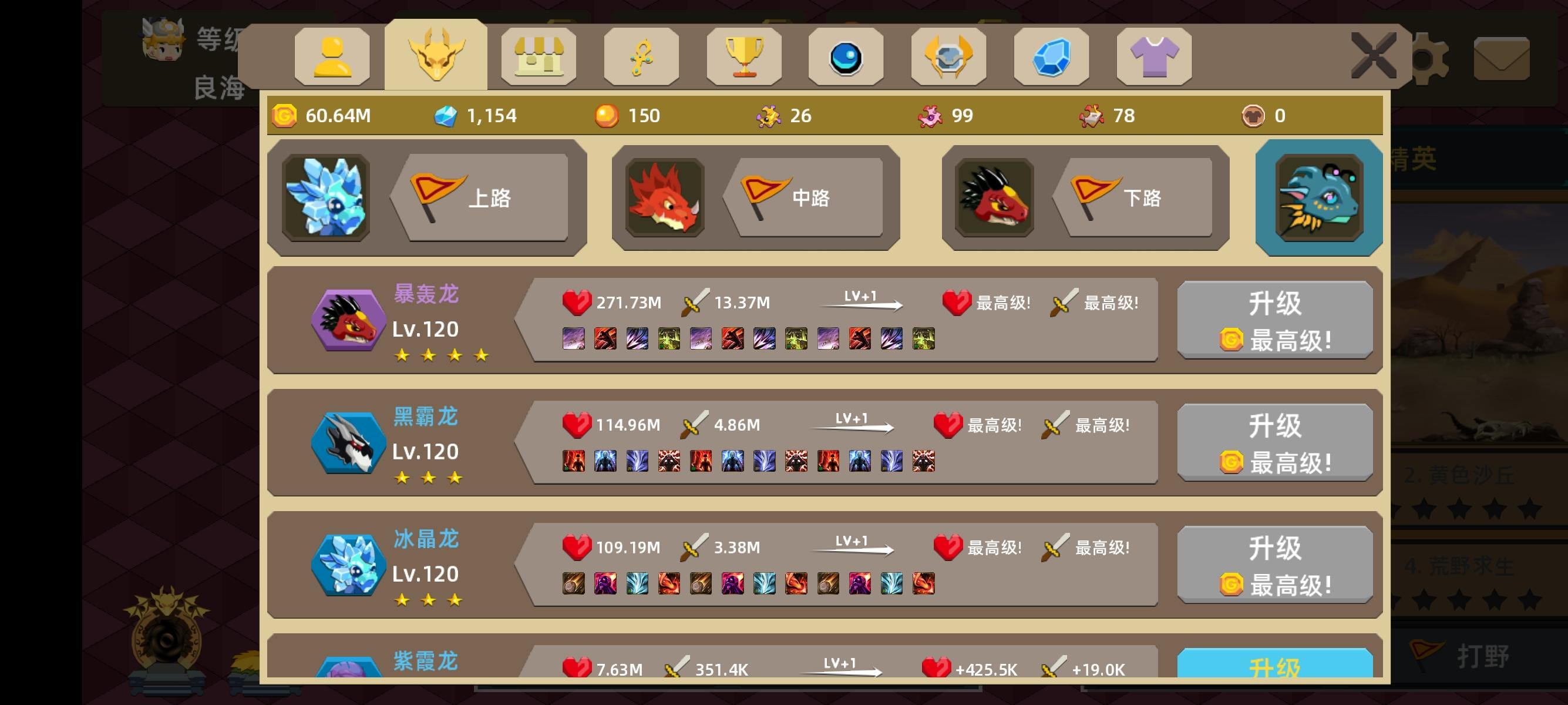The image size is (1568, 705).
Task: Open the blue gem tab icon
Action: (x=1051, y=56)
